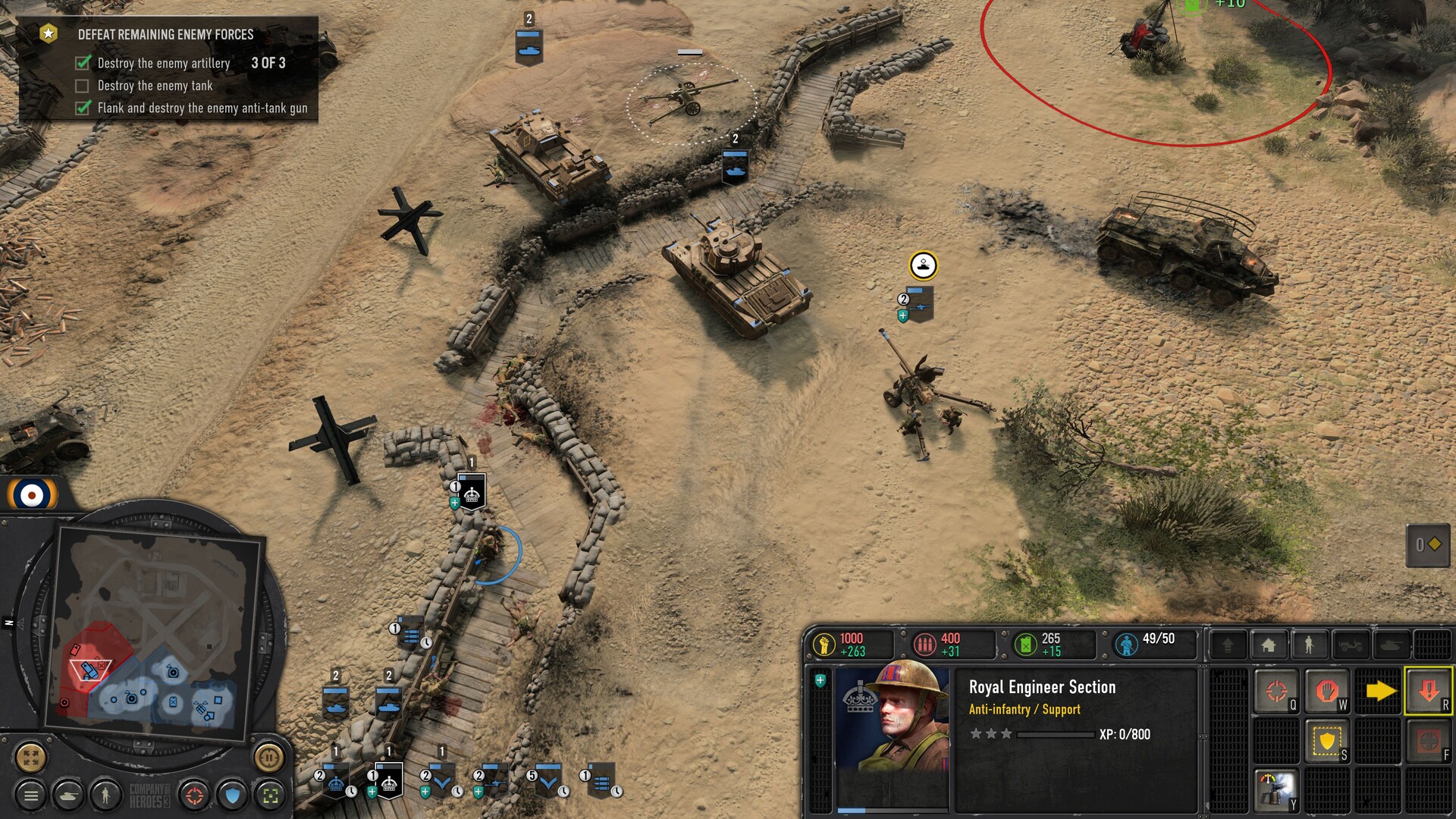Select the yellow shield defensive command
The image size is (1456, 819).
coord(1327,741)
